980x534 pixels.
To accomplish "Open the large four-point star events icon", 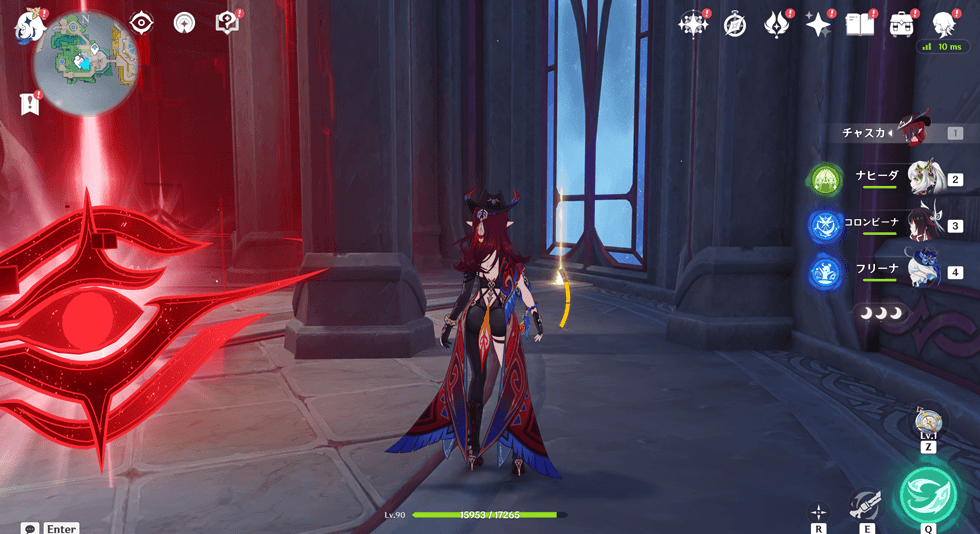I will click(692, 25).
